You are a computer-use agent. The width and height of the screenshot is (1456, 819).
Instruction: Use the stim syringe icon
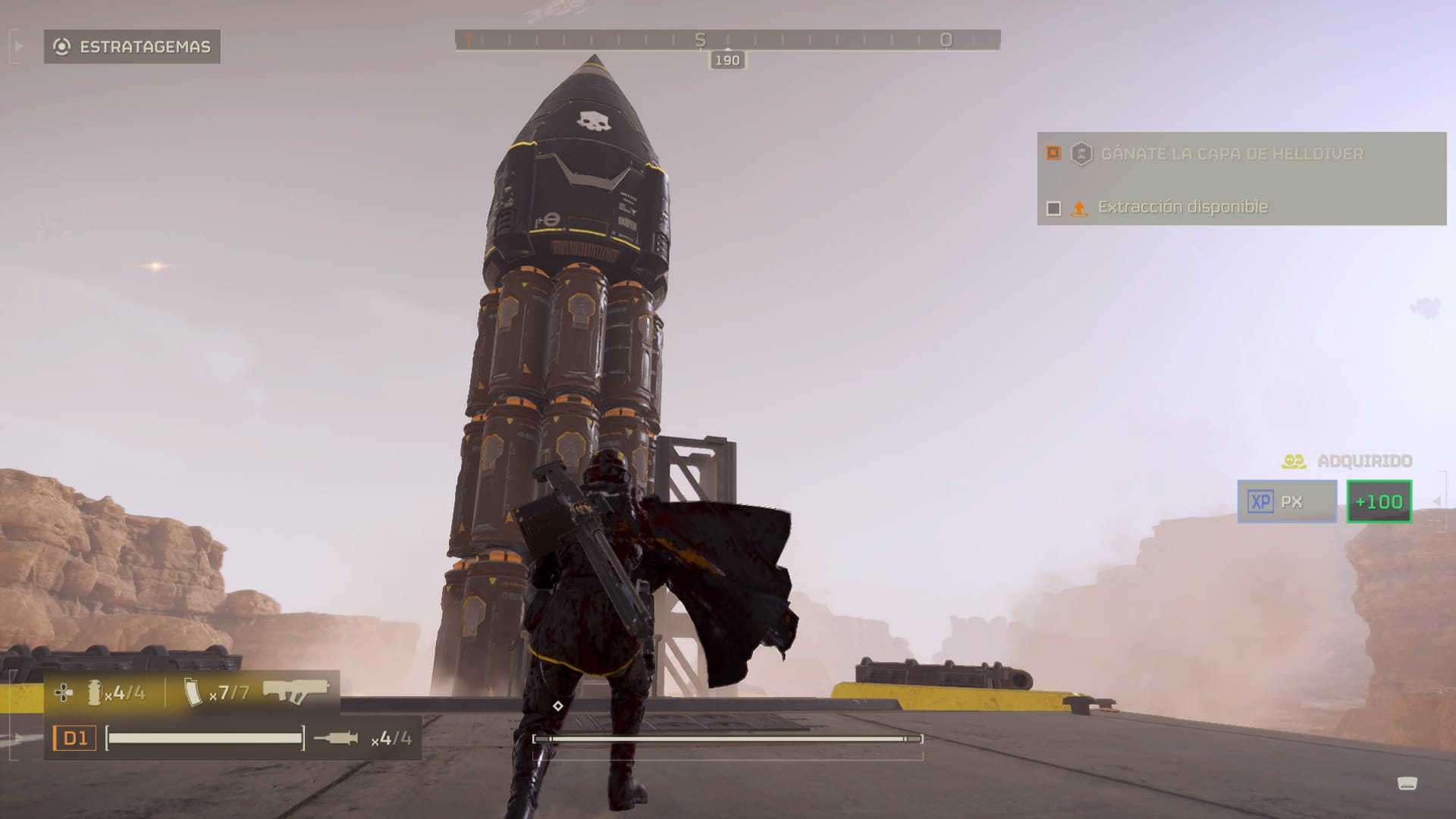coord(336,738)
